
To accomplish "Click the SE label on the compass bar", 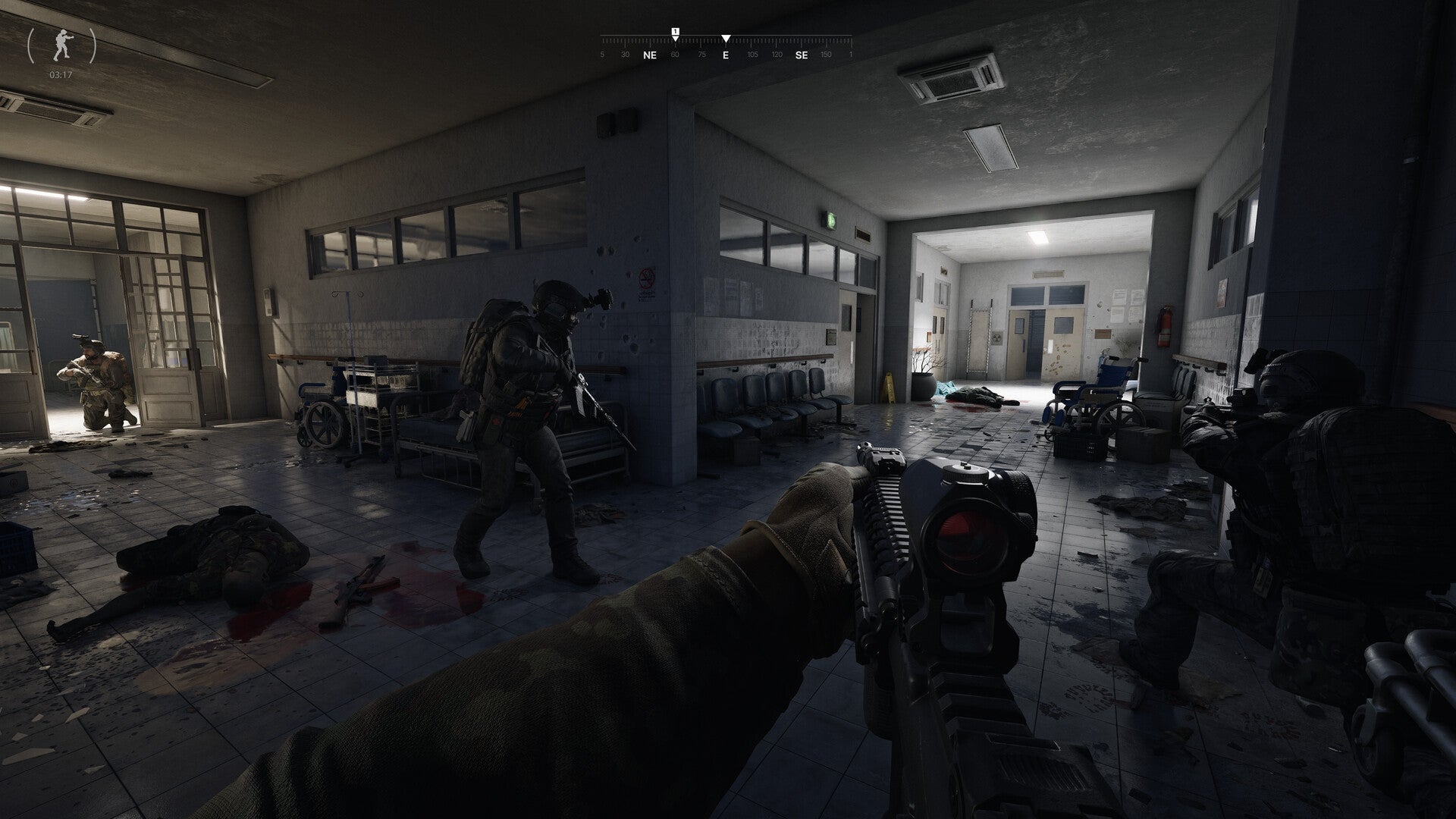I will pos(800,55).
